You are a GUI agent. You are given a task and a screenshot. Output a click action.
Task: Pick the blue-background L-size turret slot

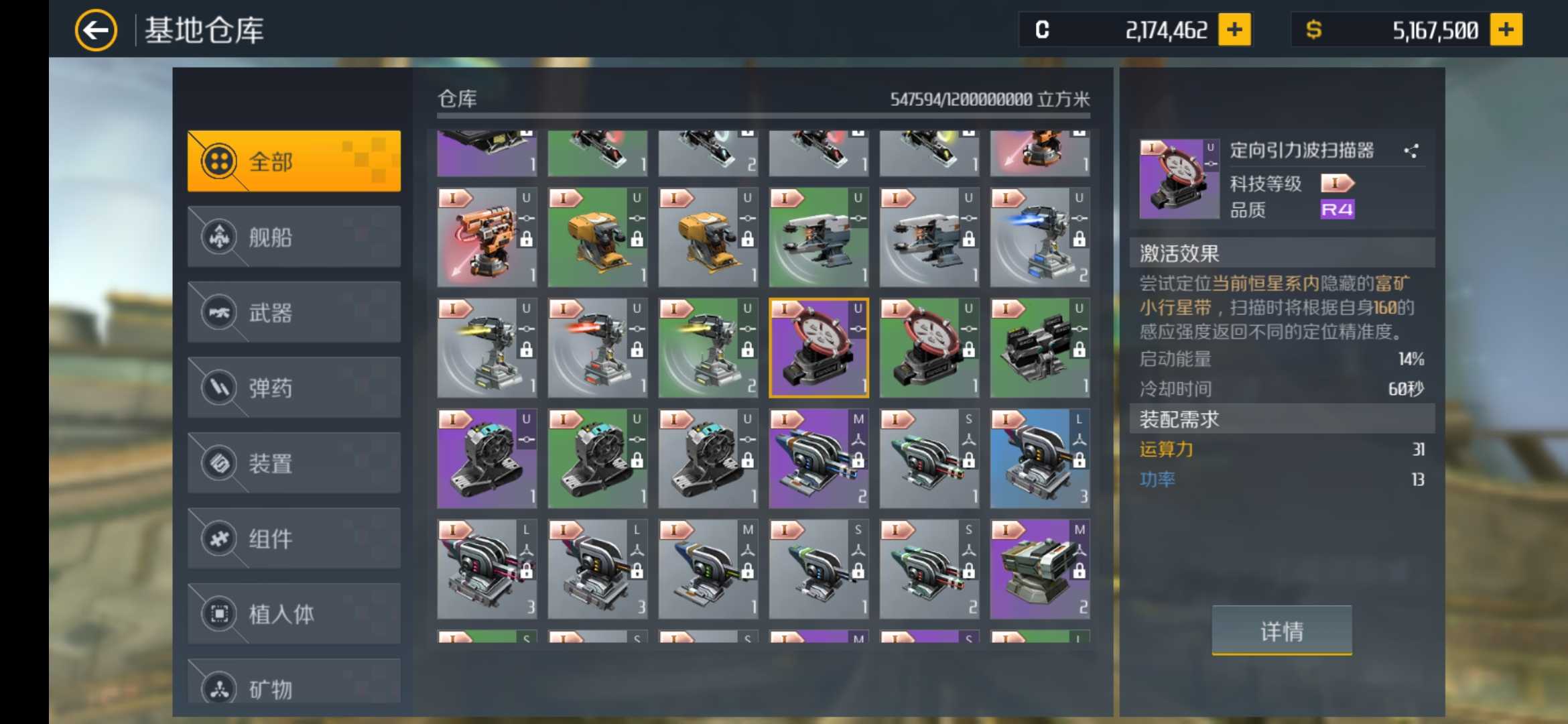coord(1039,459)
